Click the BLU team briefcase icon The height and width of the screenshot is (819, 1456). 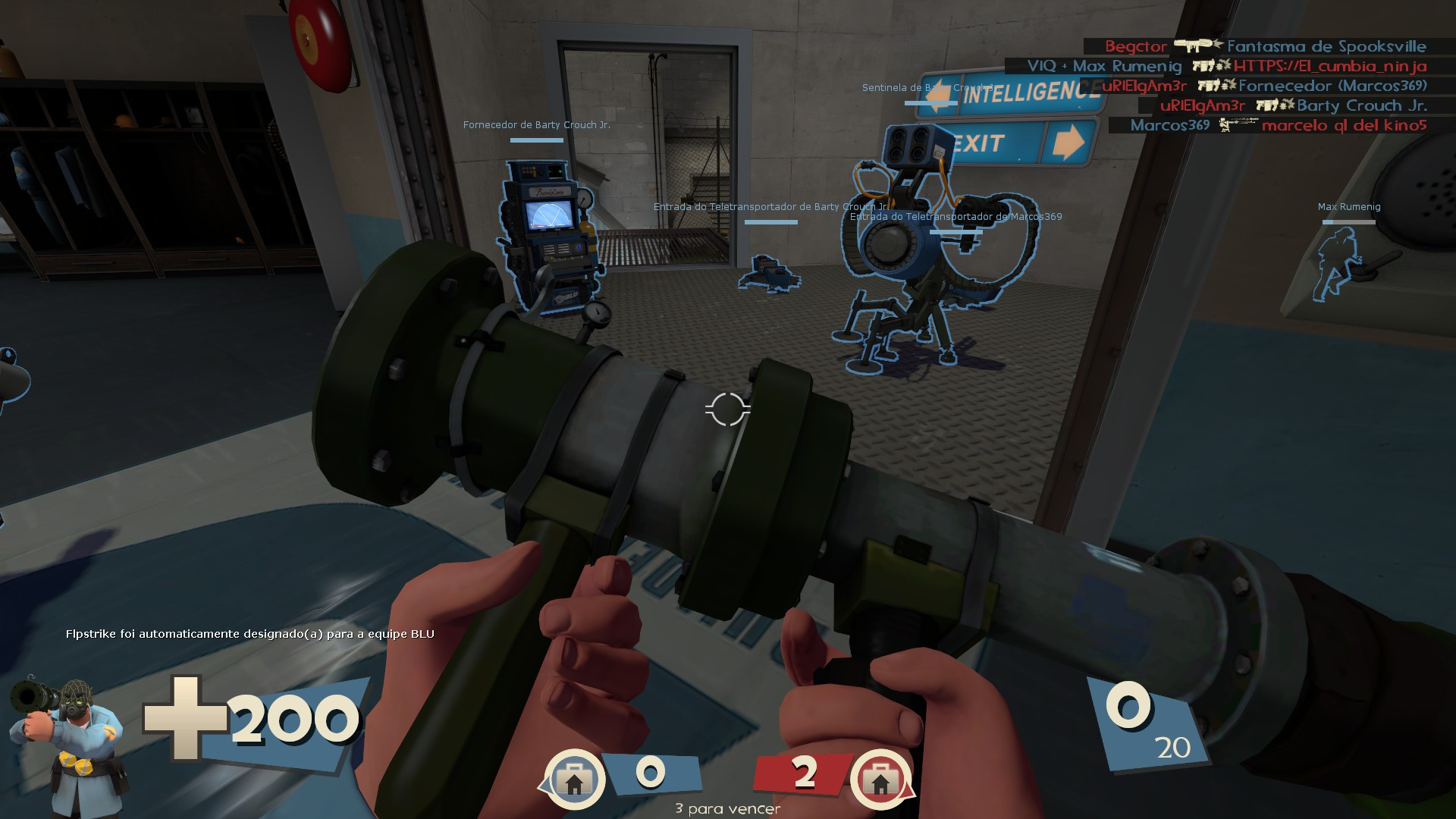(576, 778)
